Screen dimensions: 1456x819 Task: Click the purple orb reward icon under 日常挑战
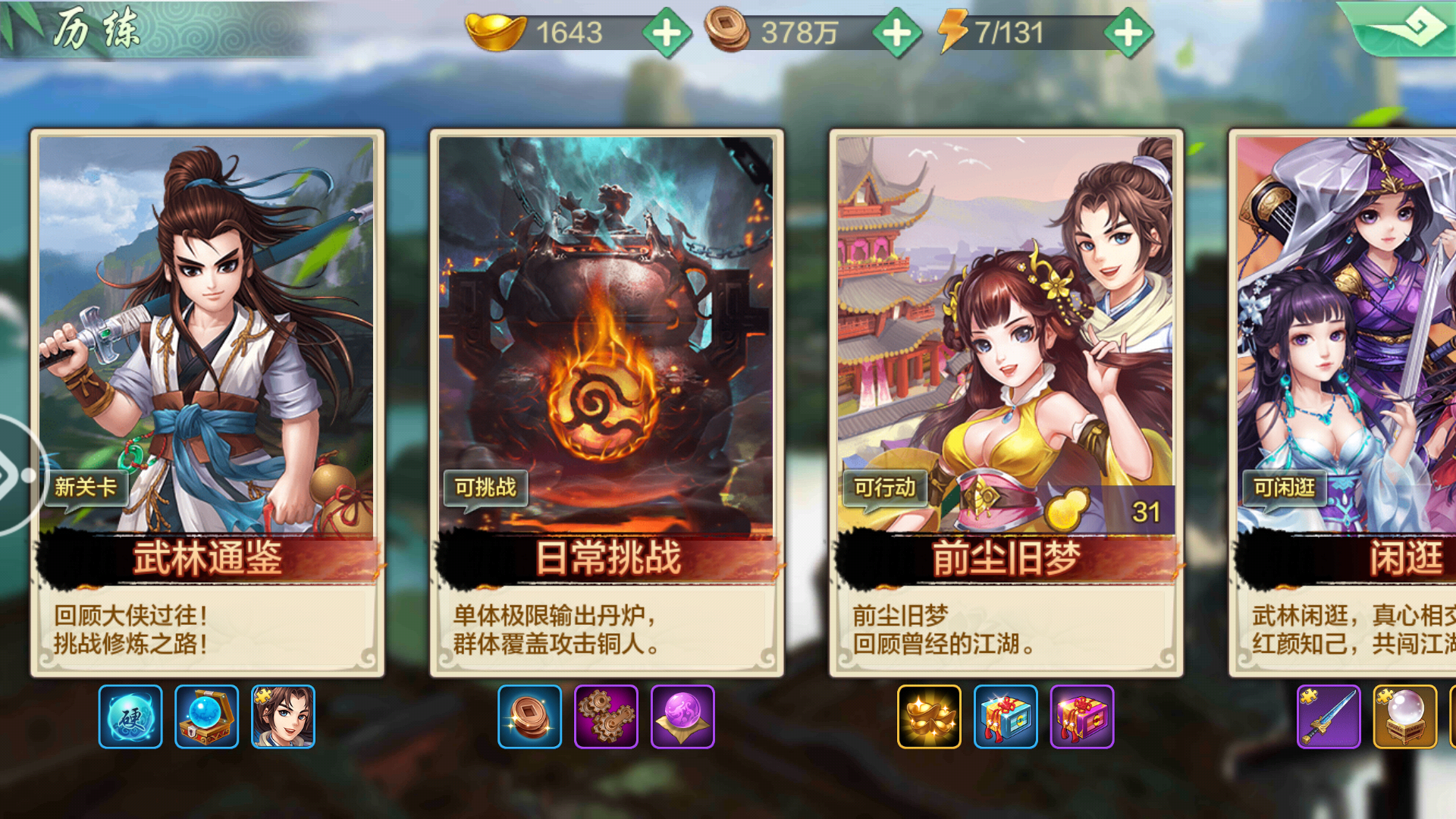[x=682, y=717]
